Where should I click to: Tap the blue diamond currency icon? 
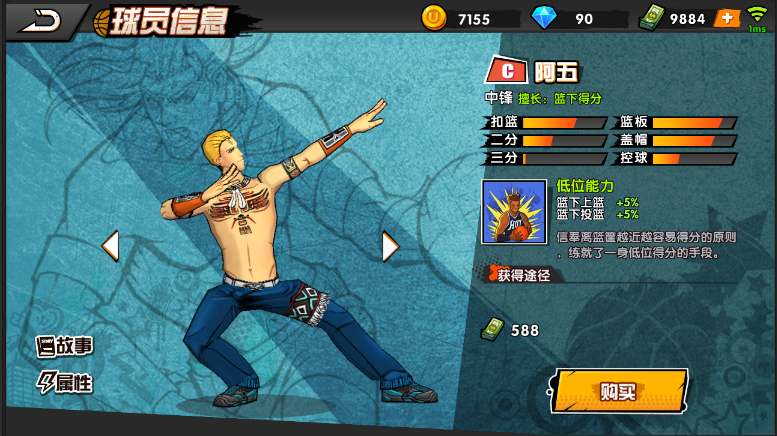point(543,18)
